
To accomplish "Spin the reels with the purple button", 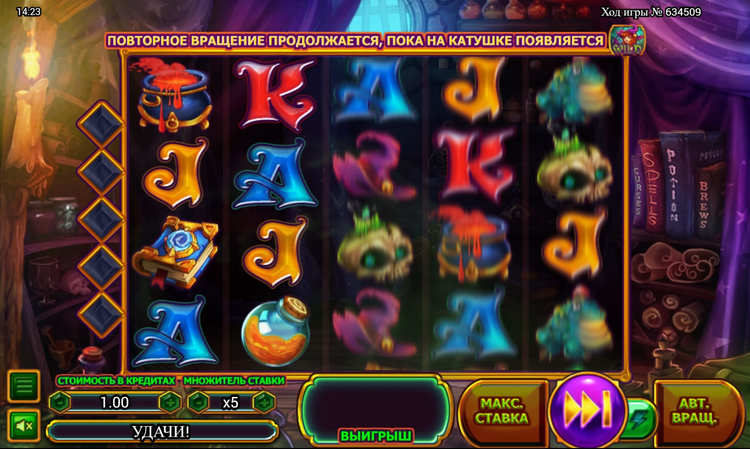I will tap(587, 410).
